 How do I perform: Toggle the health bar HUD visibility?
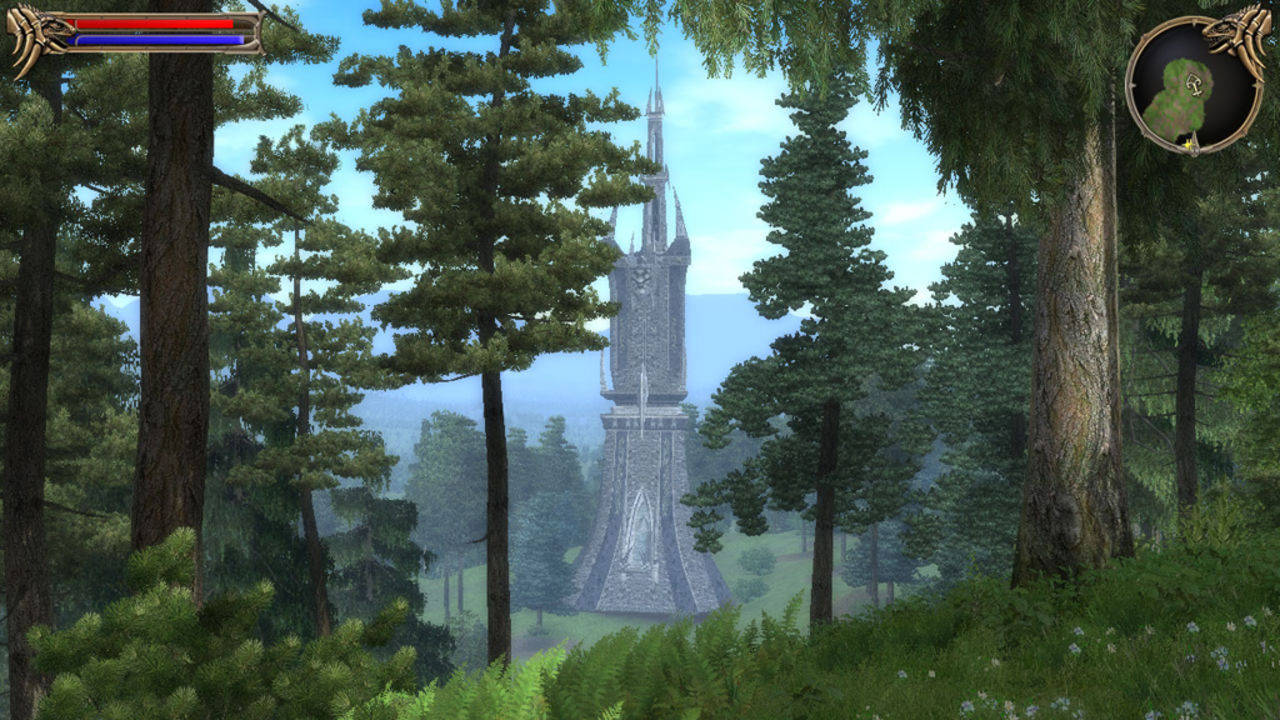coord(150,23)
